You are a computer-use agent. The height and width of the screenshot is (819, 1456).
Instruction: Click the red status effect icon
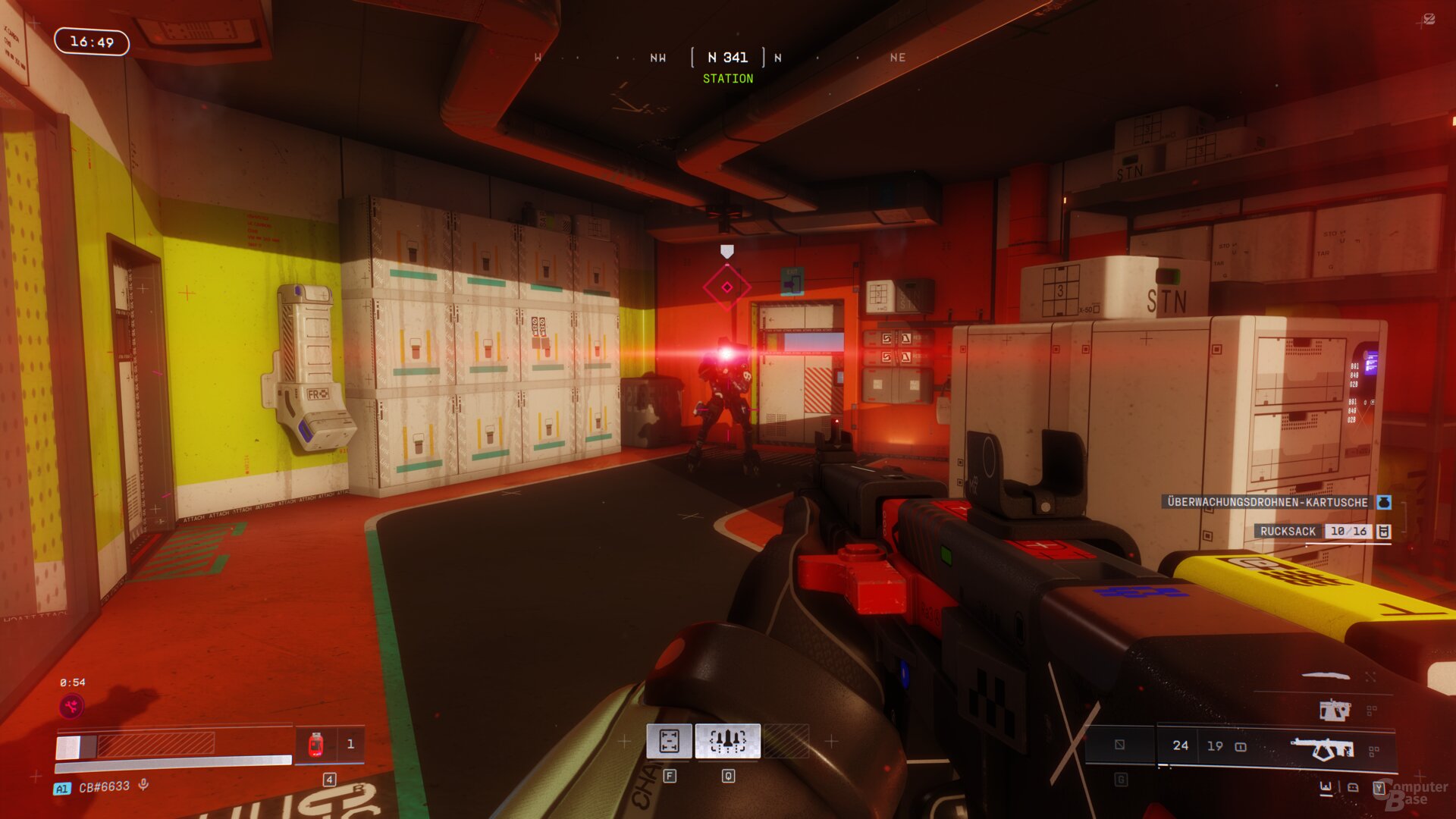(72, 707)
